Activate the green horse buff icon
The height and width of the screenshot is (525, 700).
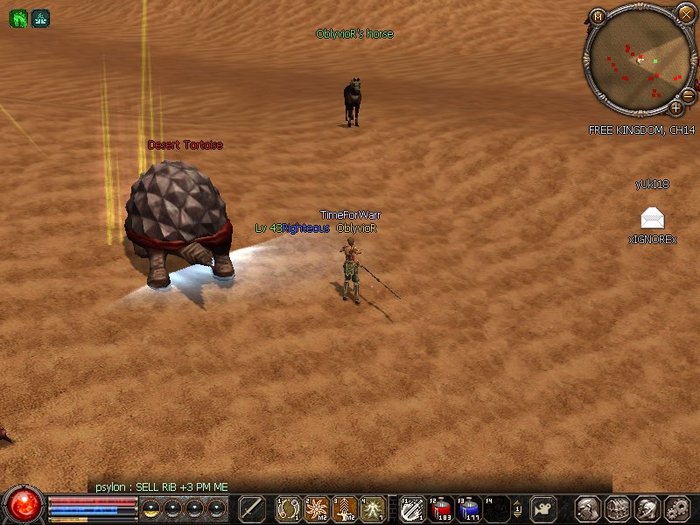pyautogui.click(x=18, y=18)
